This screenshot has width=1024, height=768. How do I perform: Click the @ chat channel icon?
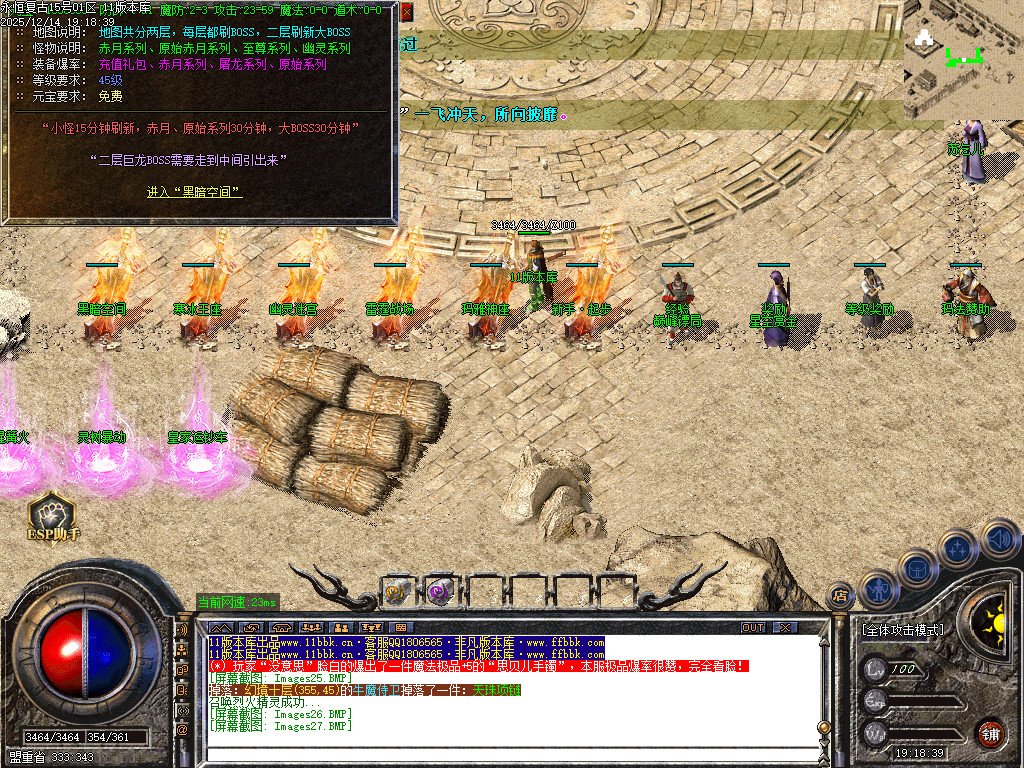tap(183, 730)
